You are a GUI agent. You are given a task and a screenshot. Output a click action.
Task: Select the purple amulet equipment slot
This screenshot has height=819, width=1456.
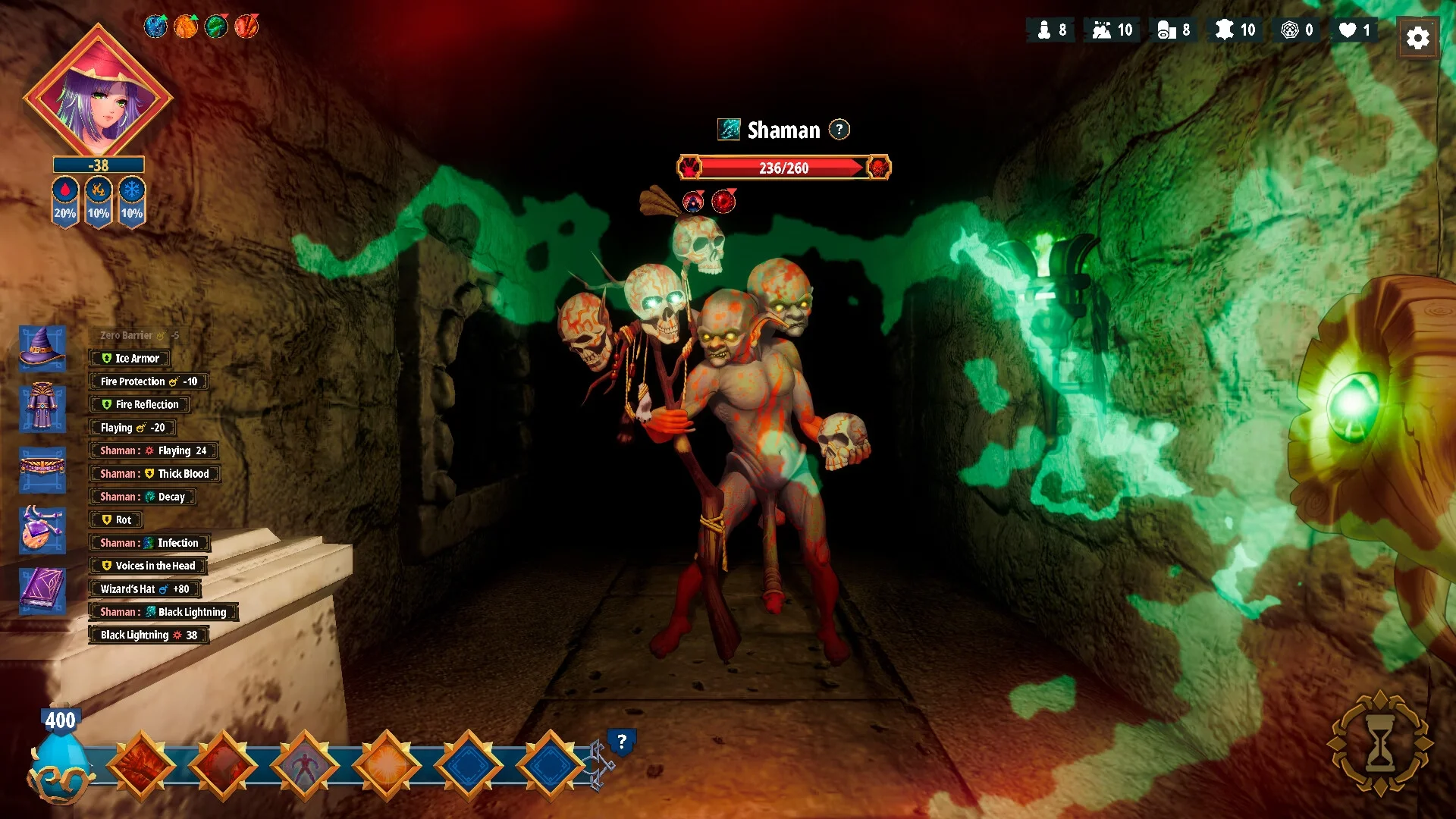[x=42, y=529]
